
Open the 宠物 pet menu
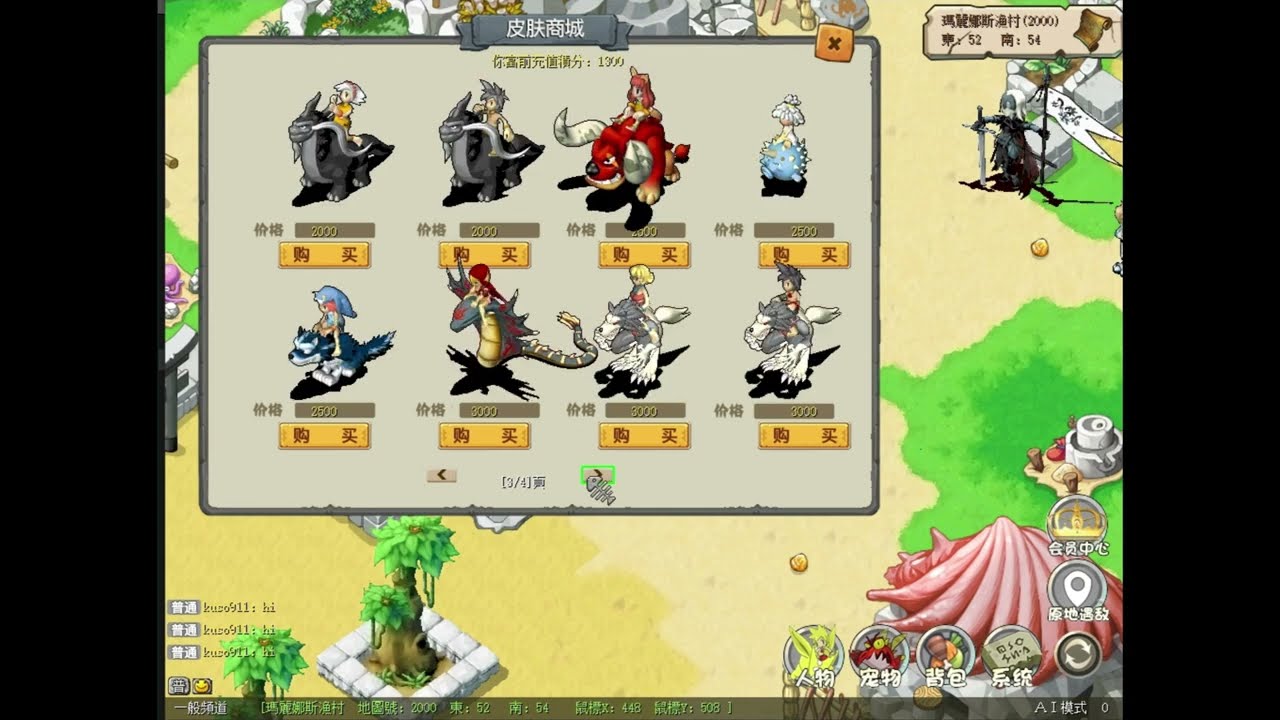pyautogui.click(x=880, y=656)
